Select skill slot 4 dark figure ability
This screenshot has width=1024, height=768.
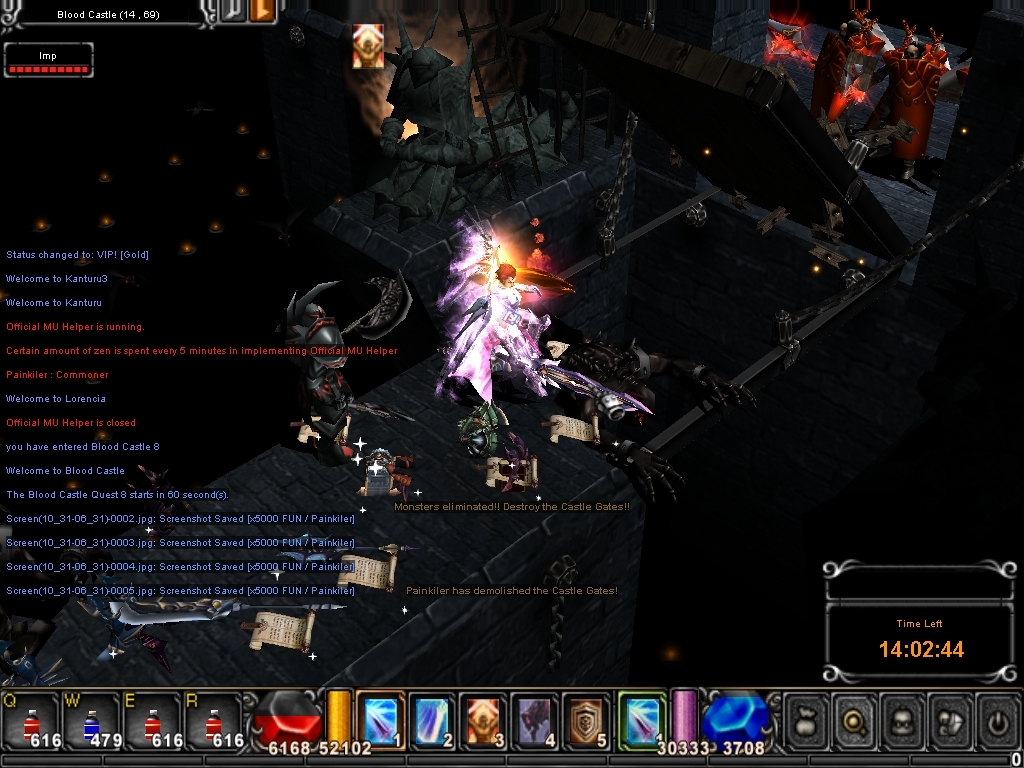point(535,719)
